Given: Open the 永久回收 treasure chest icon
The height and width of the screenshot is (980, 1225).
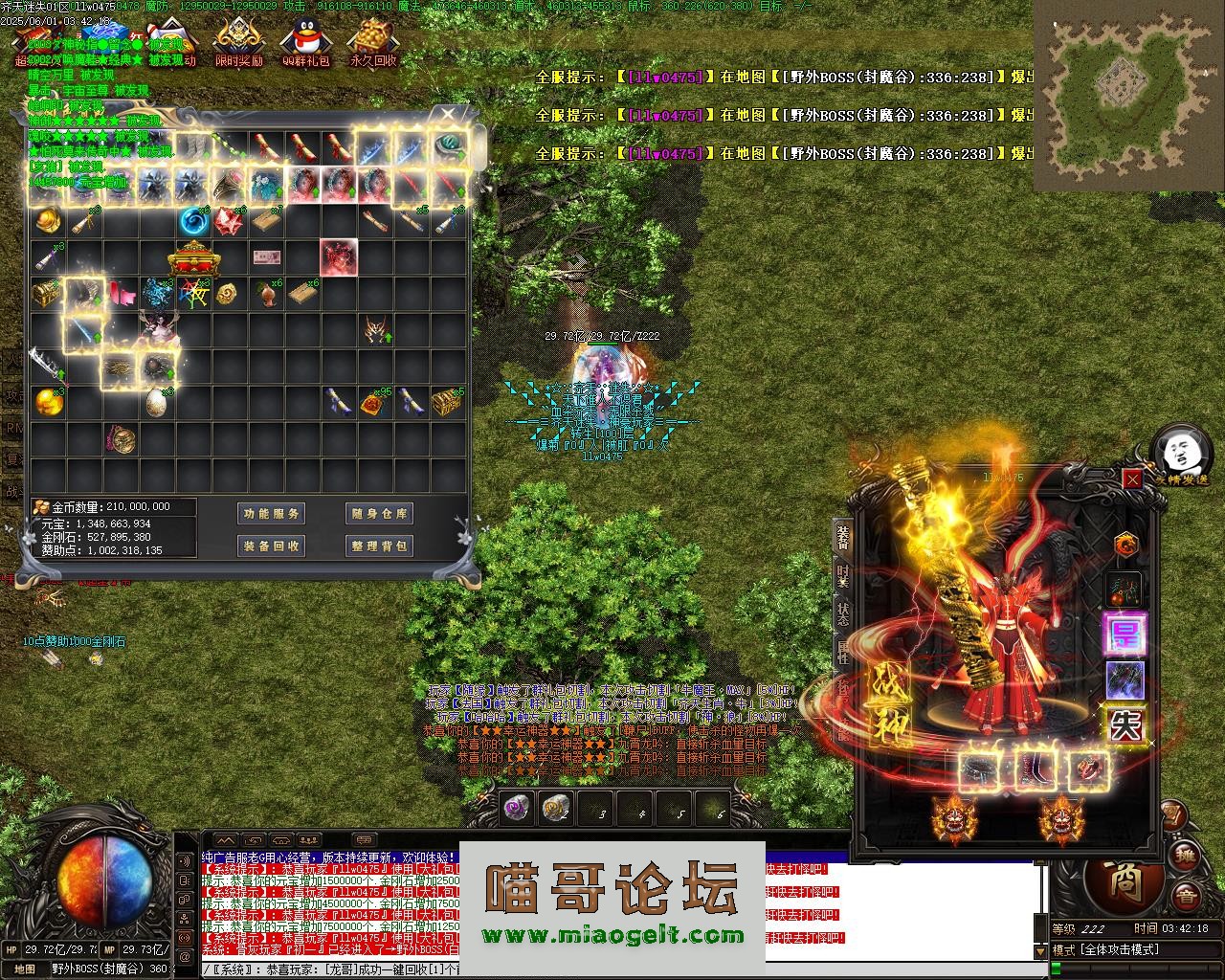Looking at the screenshot, I should coord(372,44).
